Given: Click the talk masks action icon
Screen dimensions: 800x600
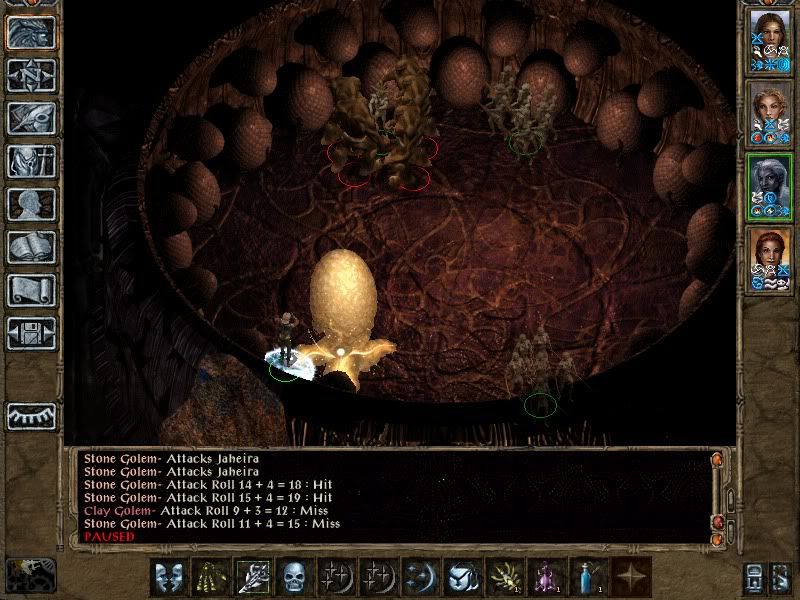Looking at the screenshot, I should pos(170,577).
